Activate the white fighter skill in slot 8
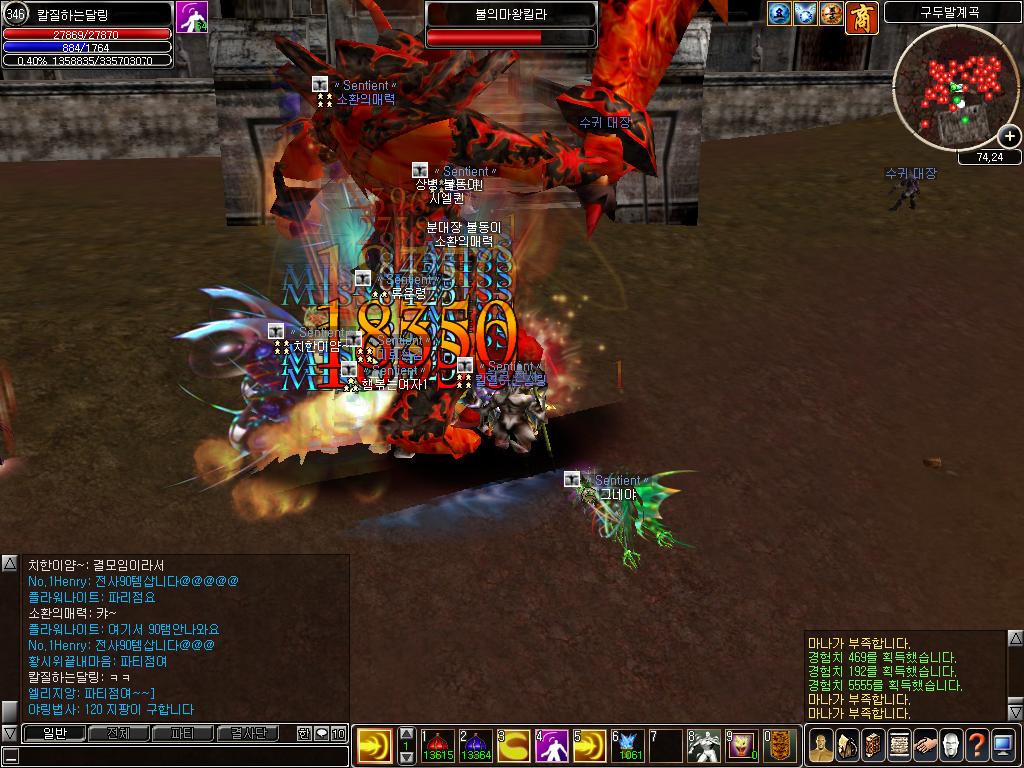The width and height of the screenshot is (1024, 768). [705, 744]
